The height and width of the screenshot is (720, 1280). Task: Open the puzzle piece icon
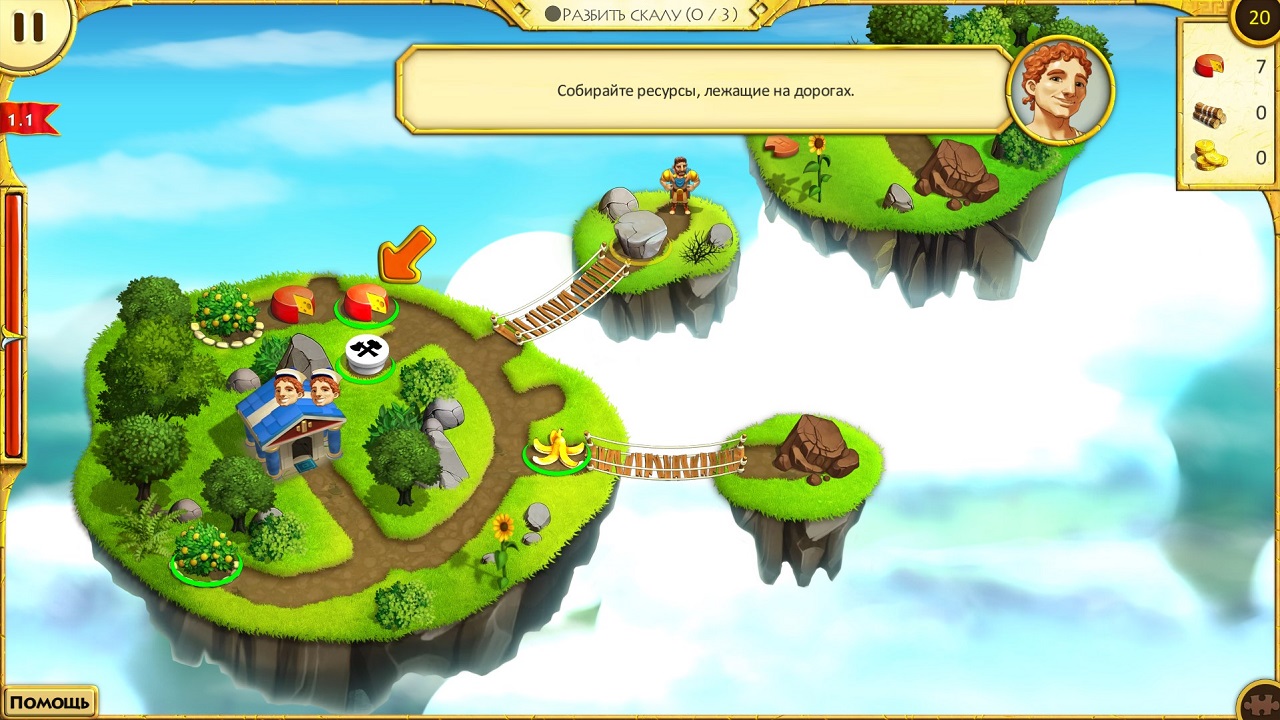1259,701
